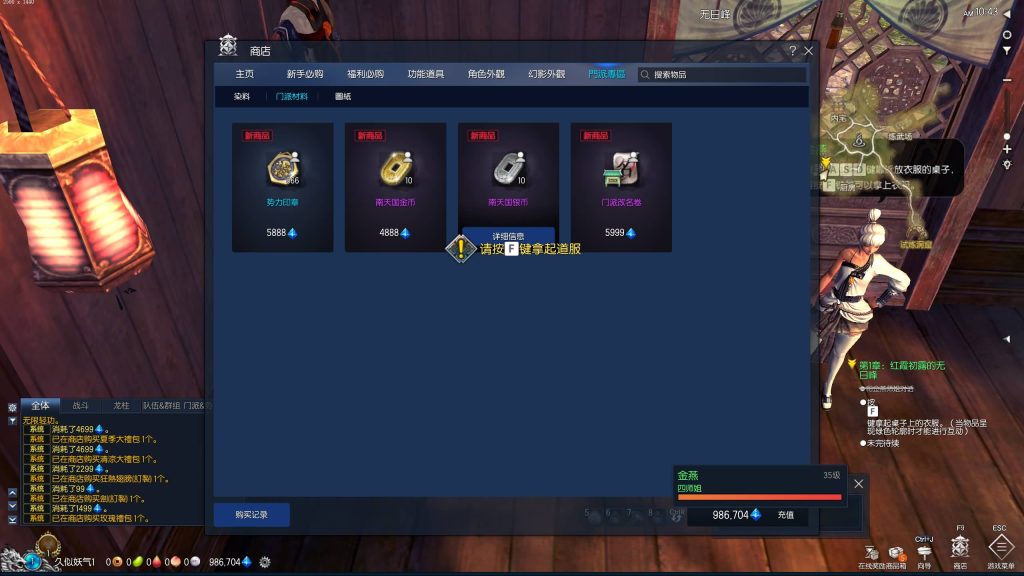Switch chat to the 战斗 tab
1024x576 pixels.
[x=79, y=406]
